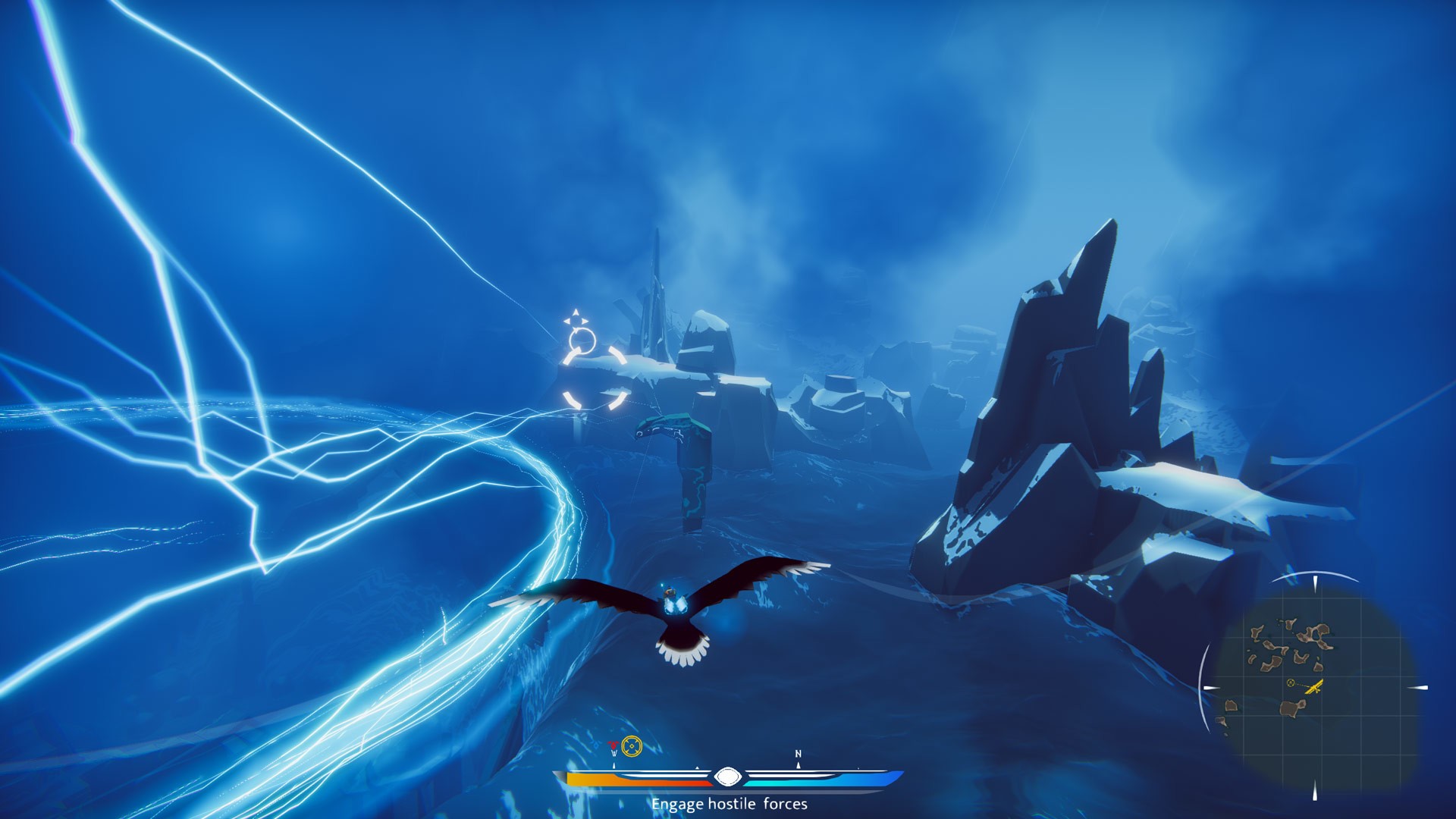Click the large brown island on the minimap
Screen dimensions: 1456x819
pos(1289,708)
